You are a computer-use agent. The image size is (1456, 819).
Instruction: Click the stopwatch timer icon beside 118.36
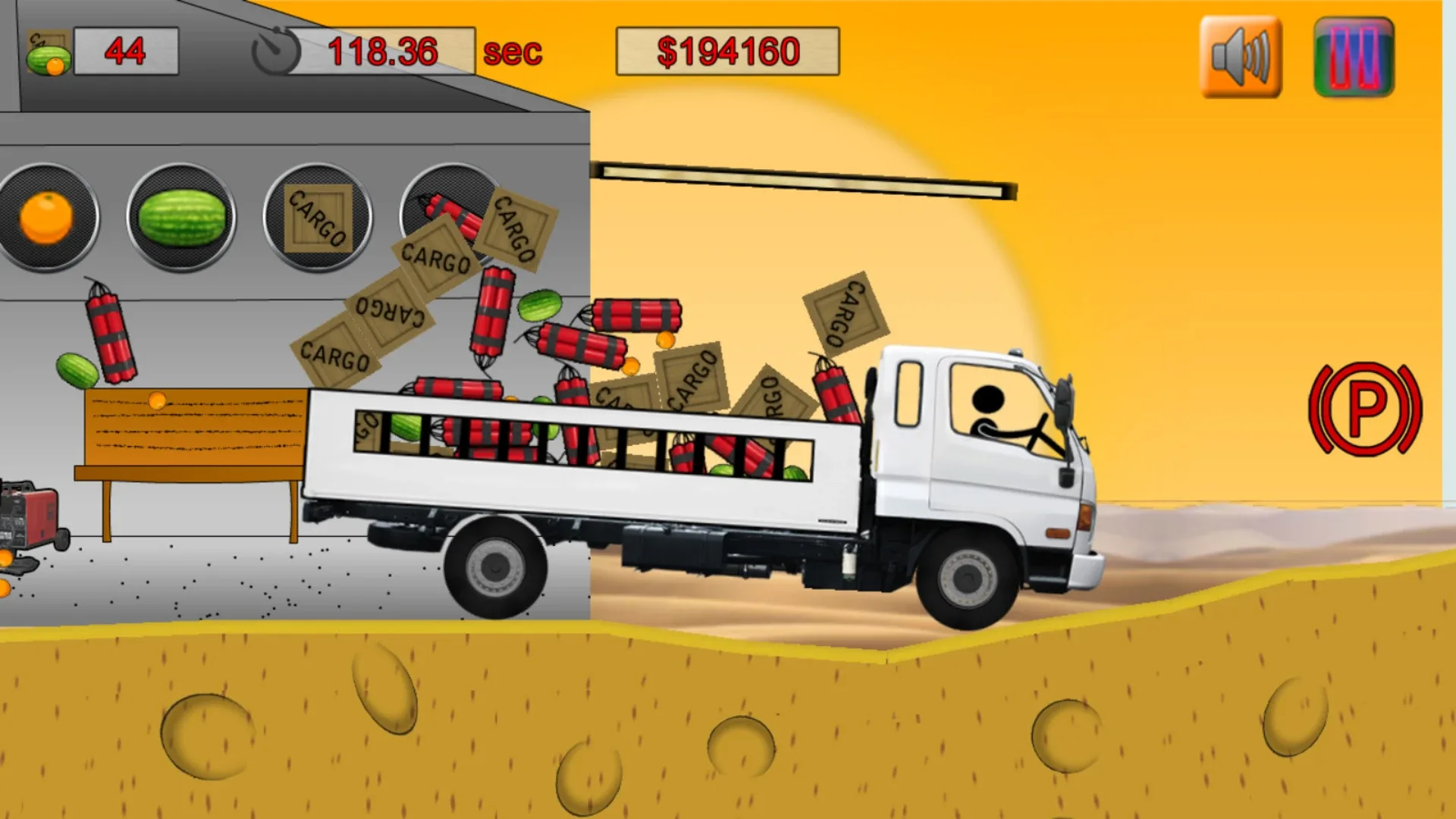pyautogui.click(x=277, y=49)
